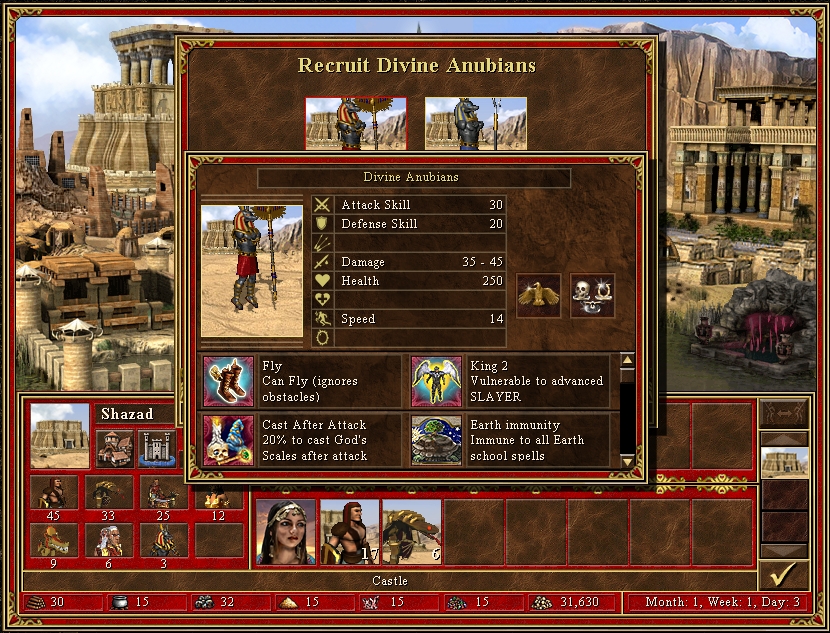Inspect the King 2 ability icon
This screenshot has width=830, height=633.
[x=436, y=381]
